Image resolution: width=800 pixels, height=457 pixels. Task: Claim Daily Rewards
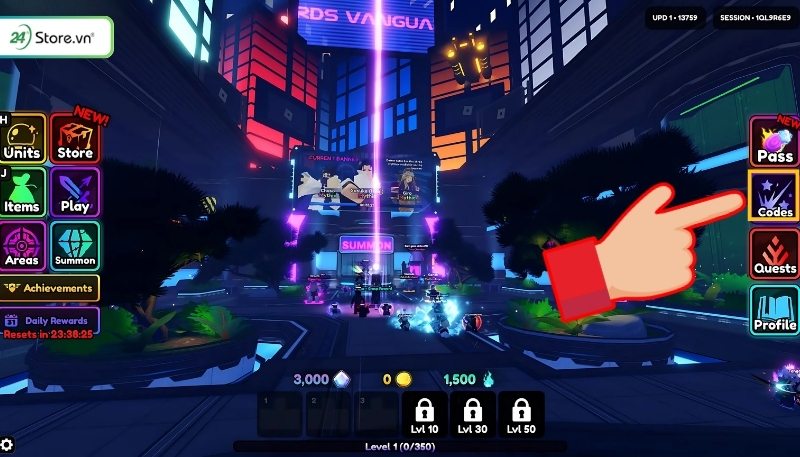point(50,323)
